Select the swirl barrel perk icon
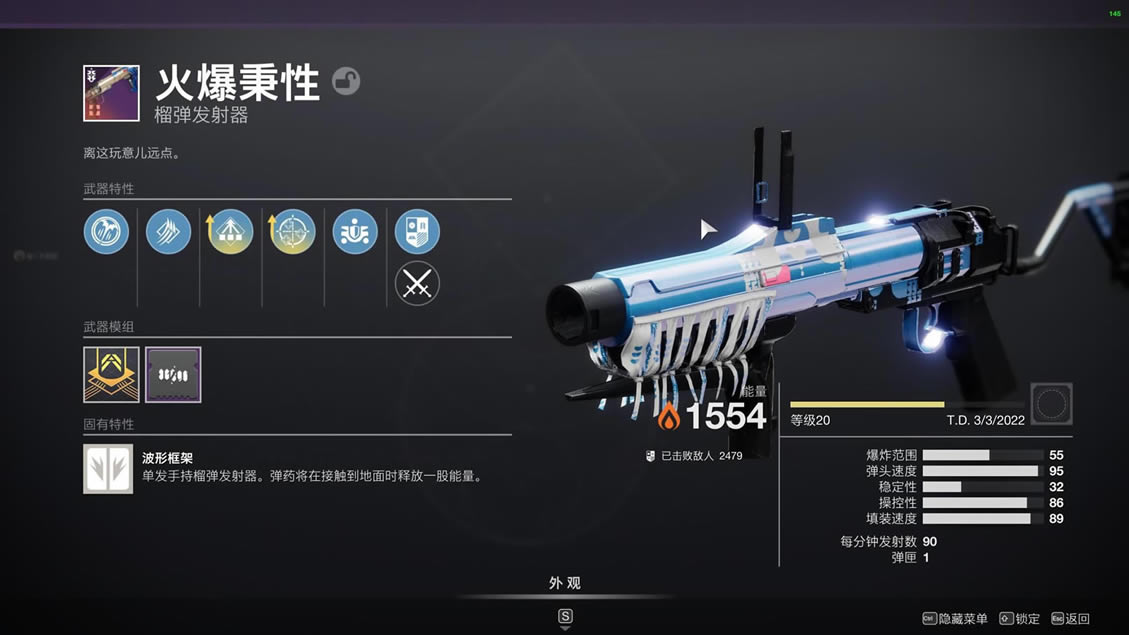The image size is (1129, 635). [106, 232]
